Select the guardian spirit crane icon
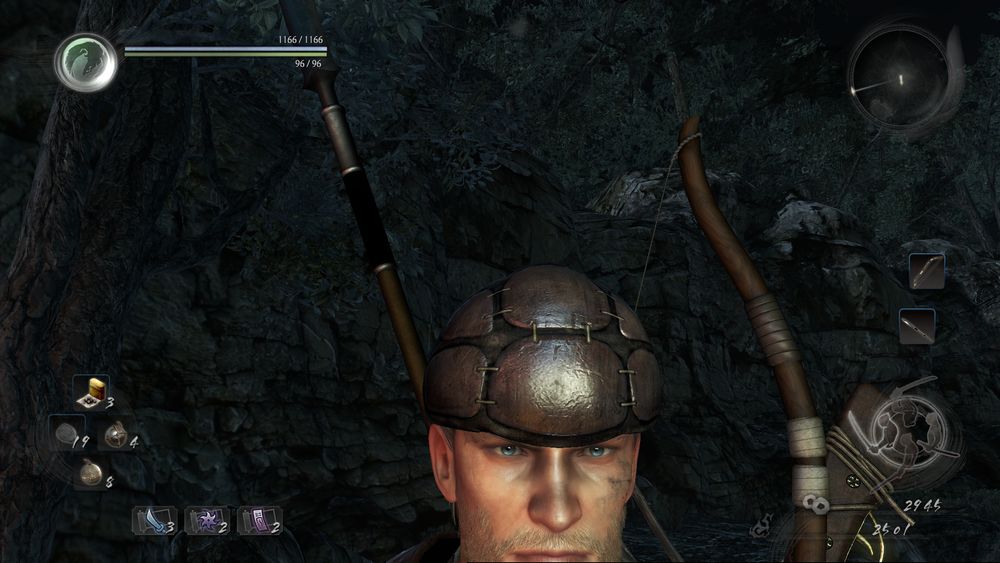The width and height of the screenshot is (1000, 563). [85, 62]
